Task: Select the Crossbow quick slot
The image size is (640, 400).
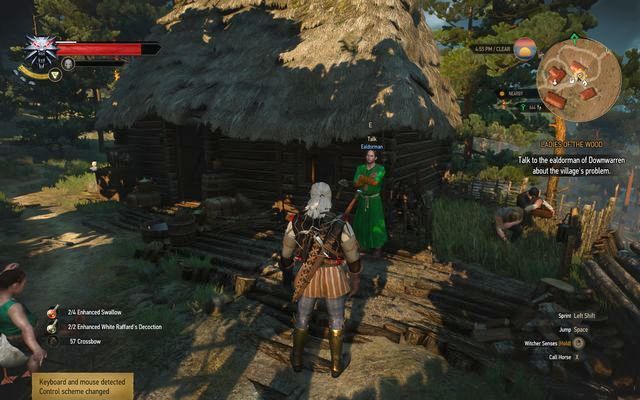Action: [x=51, y=342]
